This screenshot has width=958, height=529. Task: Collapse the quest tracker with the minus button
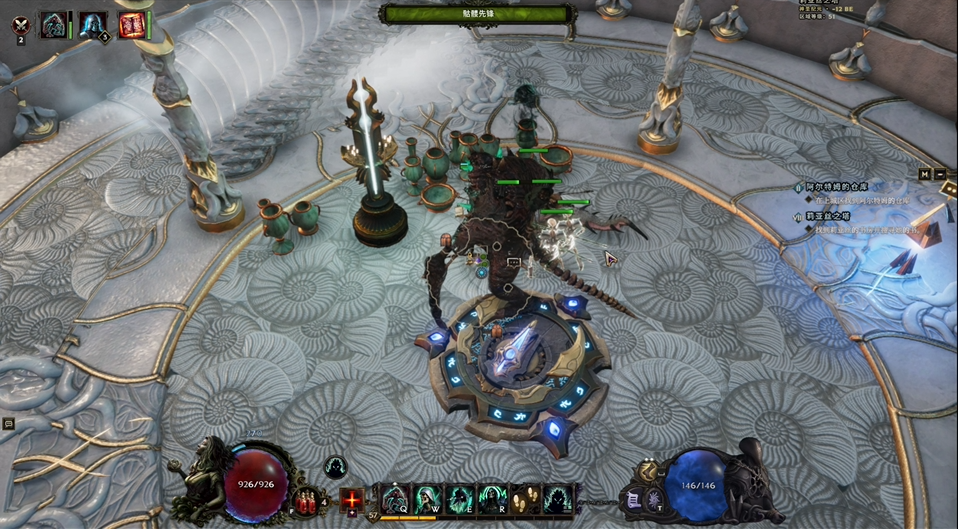(x=940, y=174)
